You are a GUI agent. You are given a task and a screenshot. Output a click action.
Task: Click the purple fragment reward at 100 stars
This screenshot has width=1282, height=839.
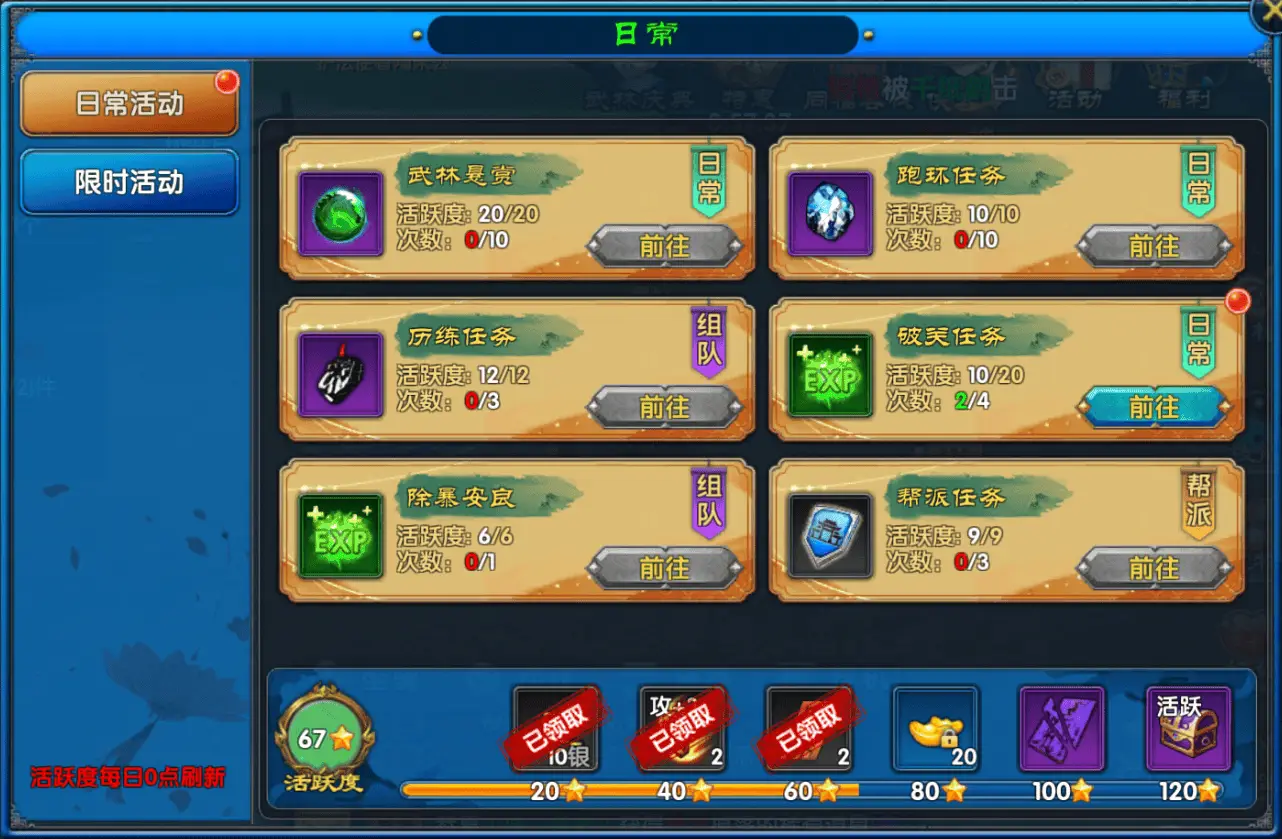(1062, 728)
